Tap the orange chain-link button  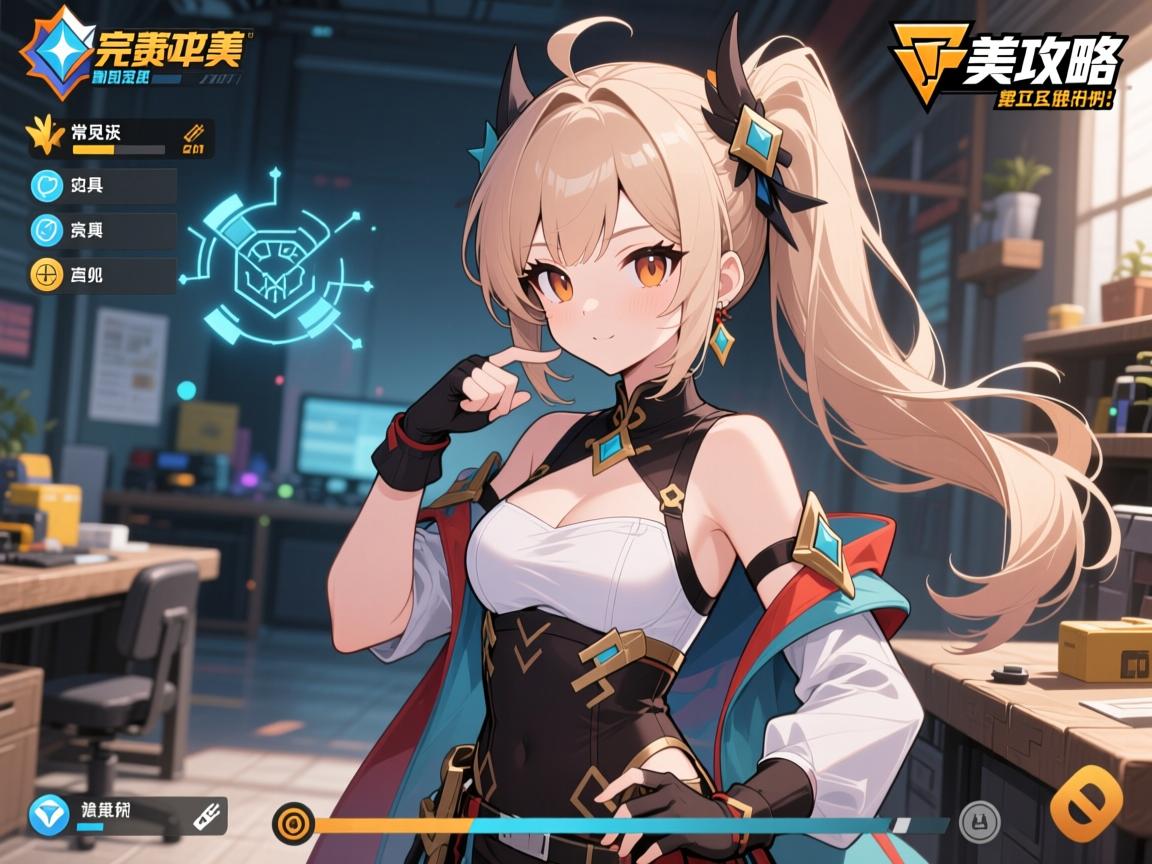click(x=1087, y=806)
